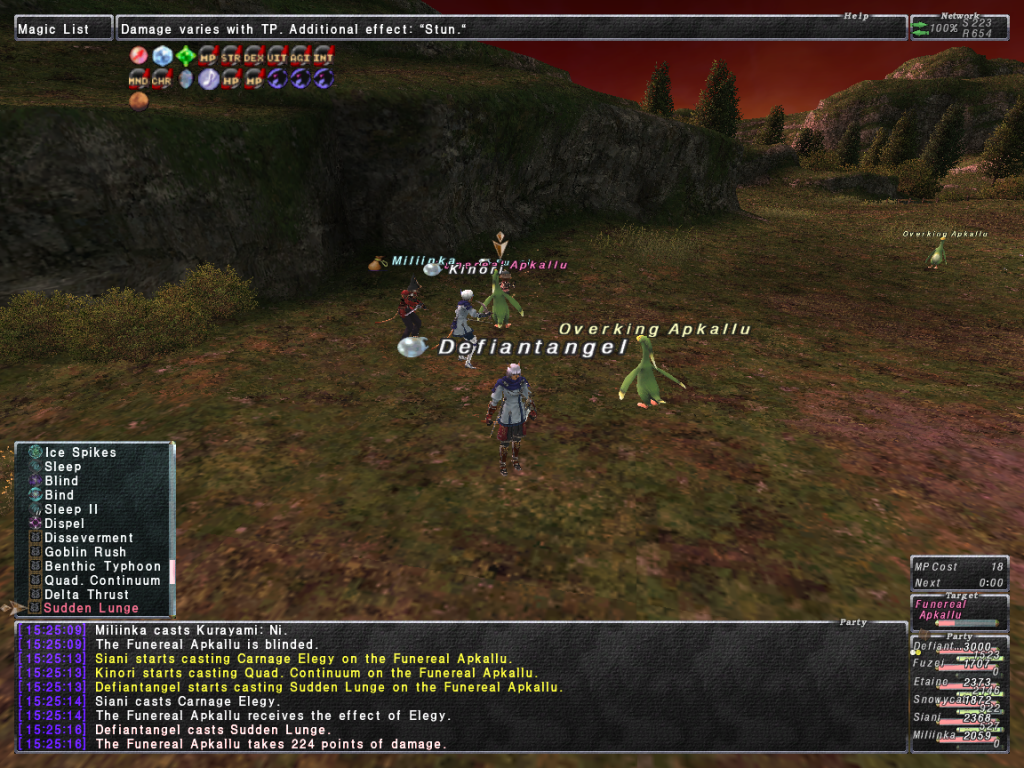Pick Benthic Typhoon in the magic list
Image resolution: width=1024 pixels, height=768 pixels.
click(102, 566)
